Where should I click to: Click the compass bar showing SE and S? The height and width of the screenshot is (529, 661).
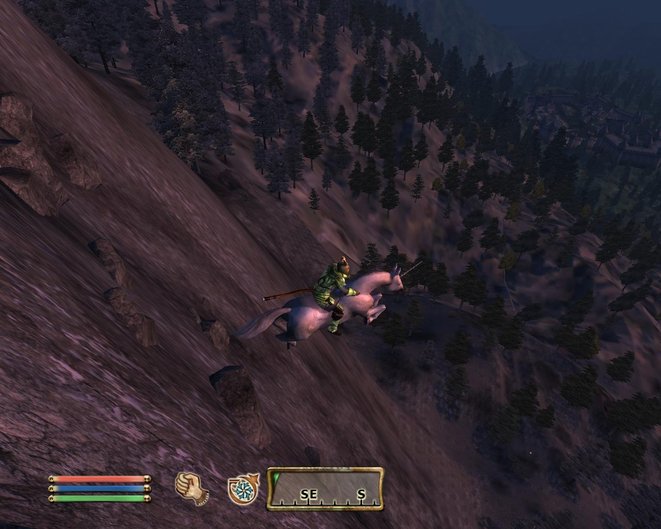(x=325, y=488)
